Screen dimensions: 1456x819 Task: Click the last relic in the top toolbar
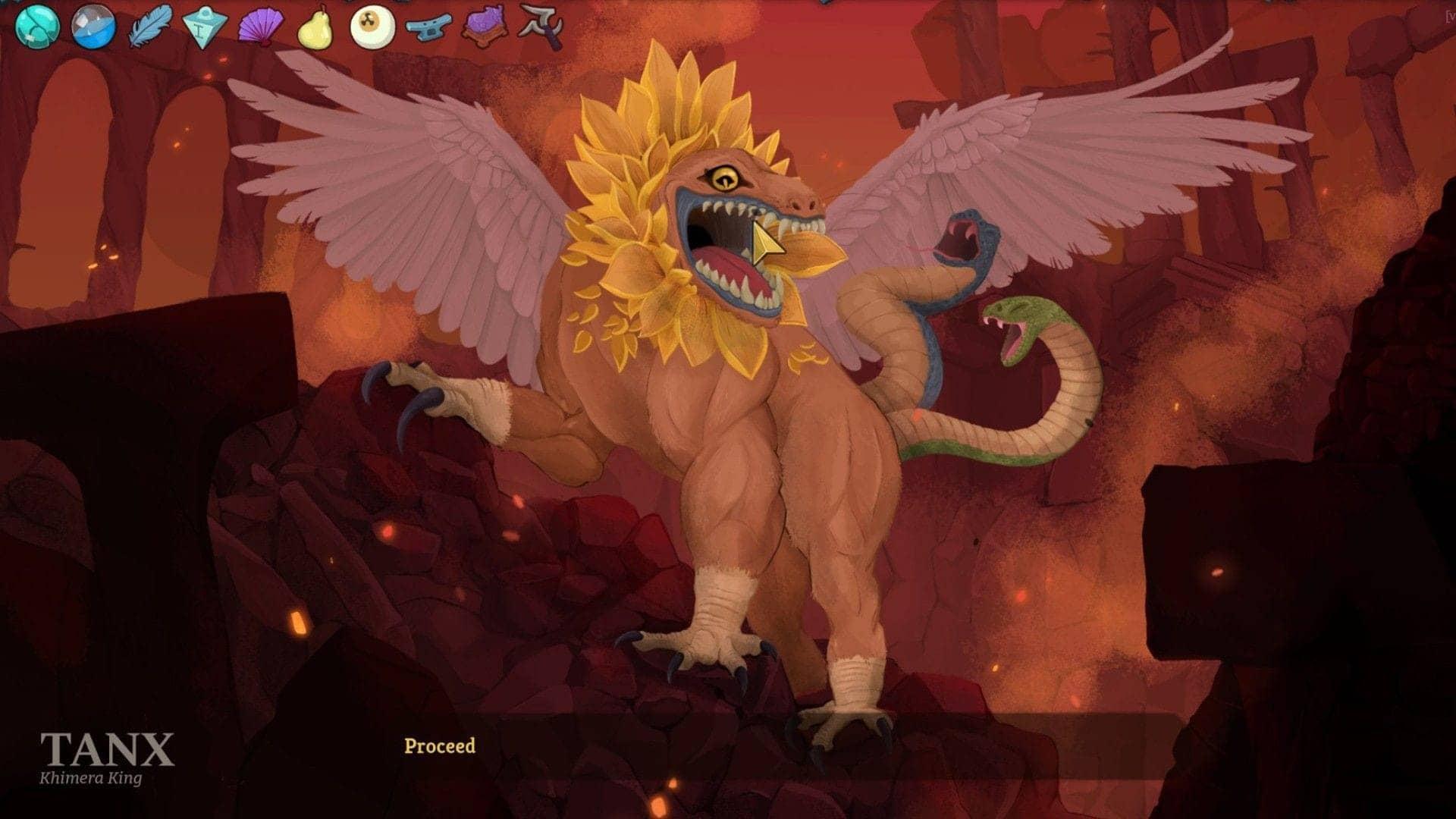[x=542, y=23]
